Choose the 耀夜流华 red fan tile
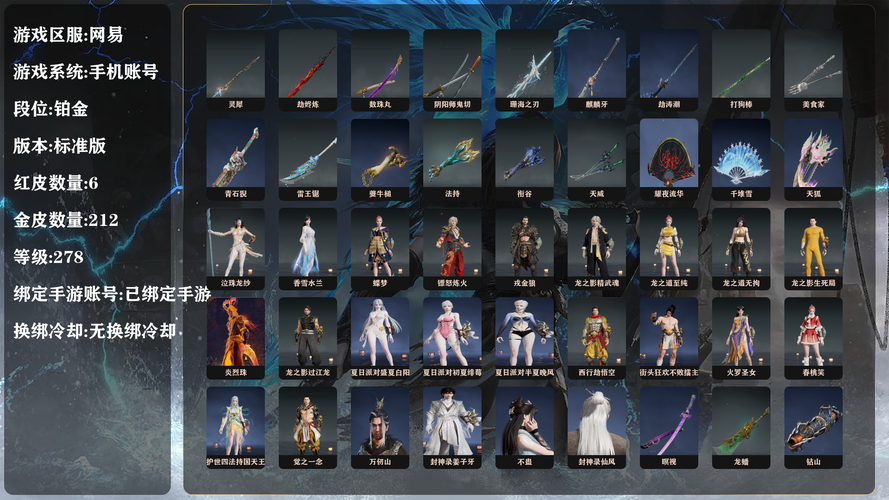 click(x=669, y=157)
